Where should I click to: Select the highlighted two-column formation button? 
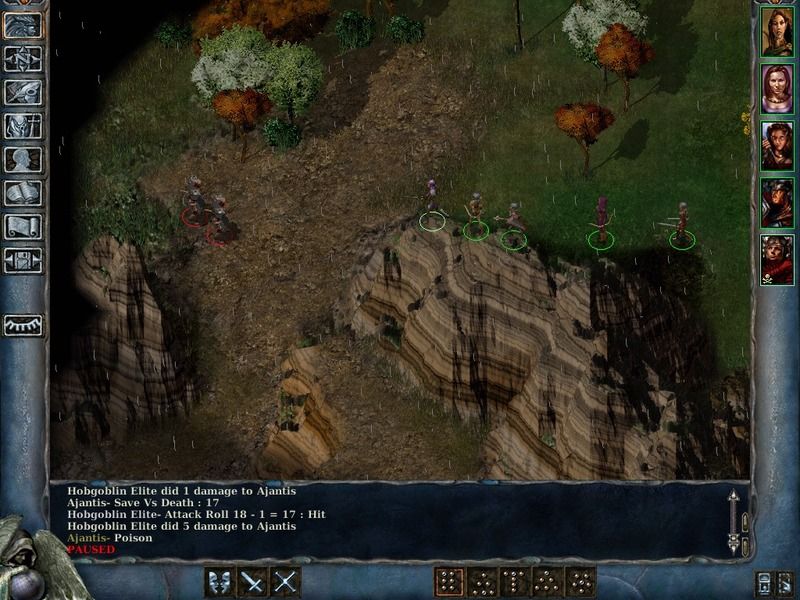(449, 581)
